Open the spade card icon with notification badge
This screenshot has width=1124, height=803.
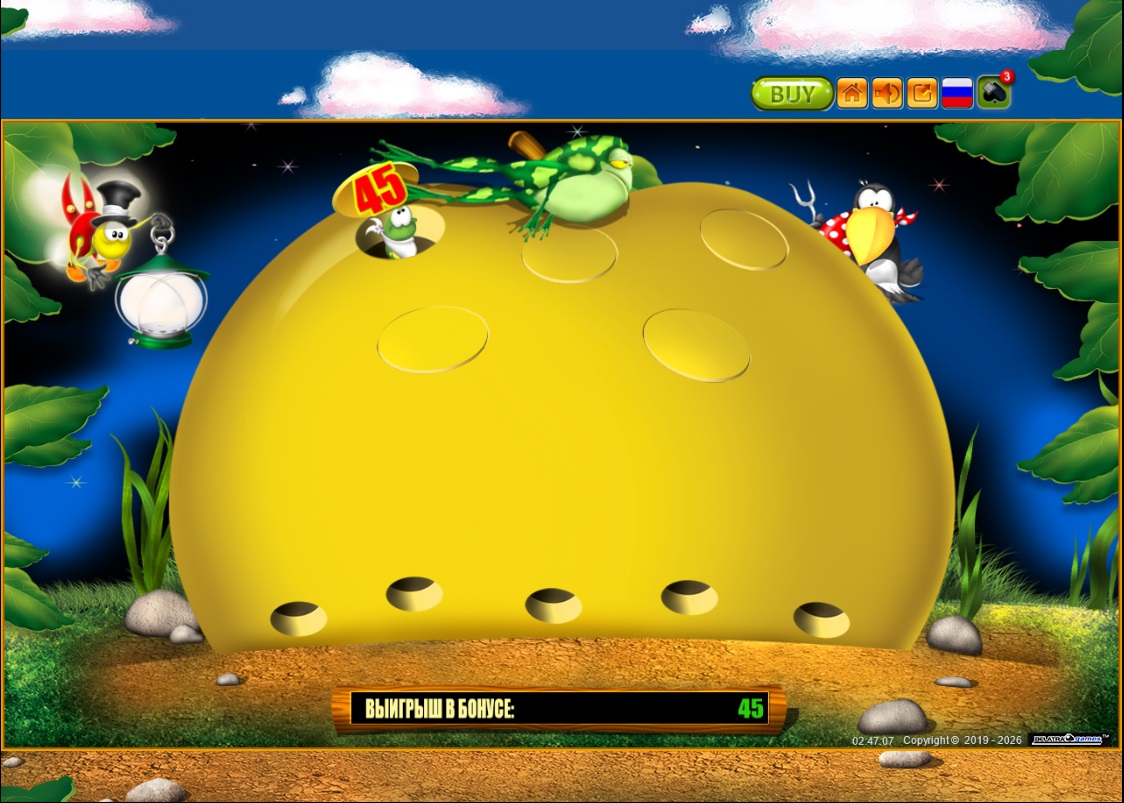pos(993,93)
